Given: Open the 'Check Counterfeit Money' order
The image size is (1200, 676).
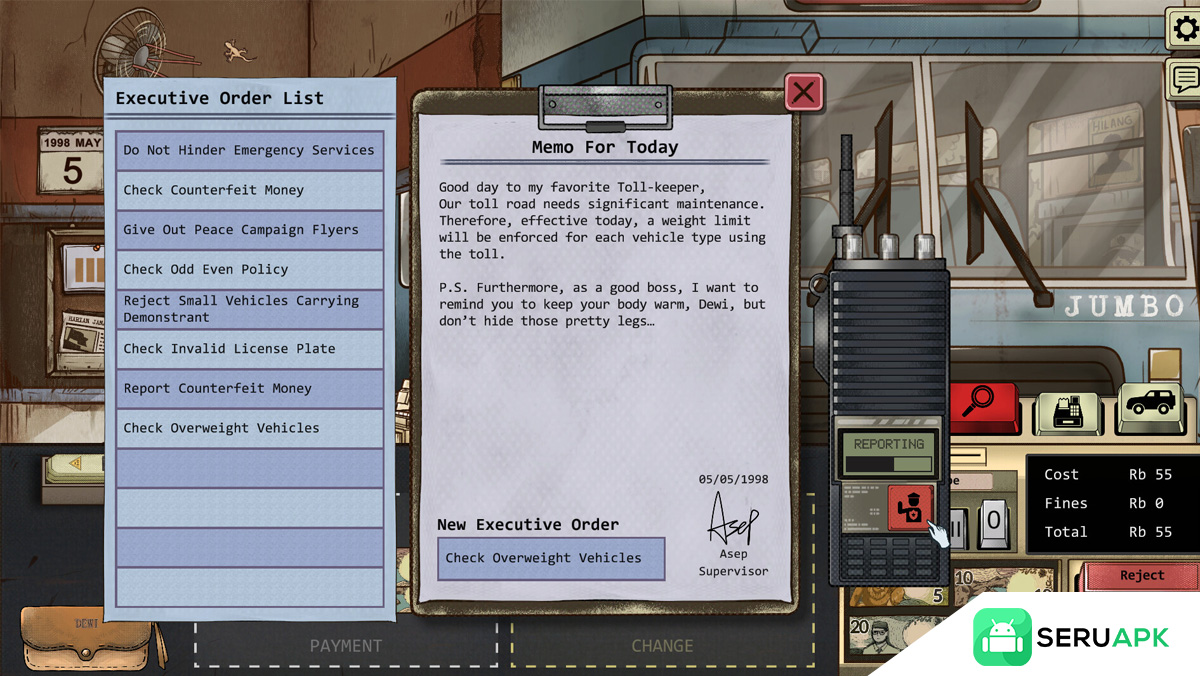Looking at the screenshot, I should [x=249, y=190].
